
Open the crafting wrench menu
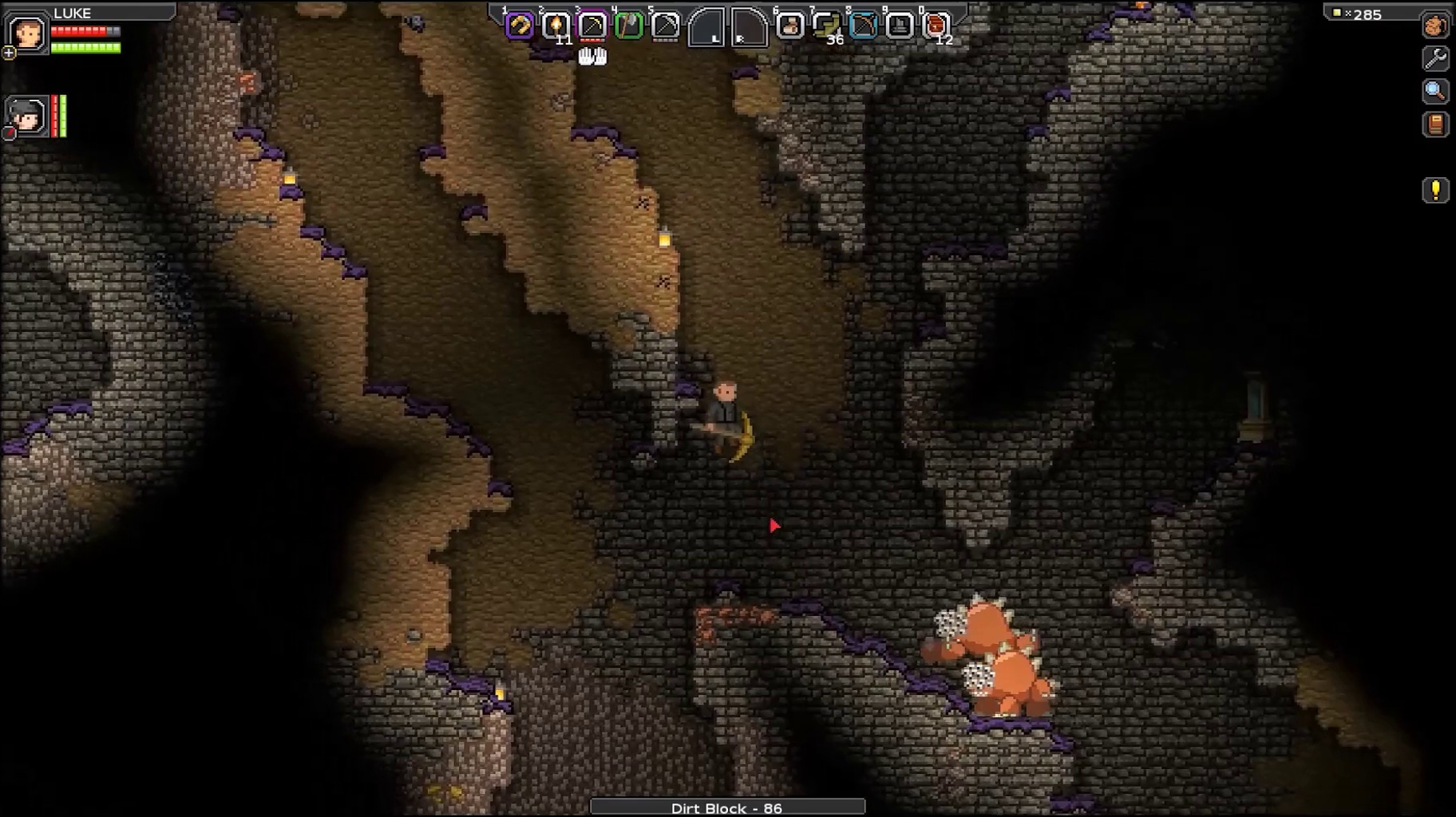pyautogui.click(x=1435, y=58)
